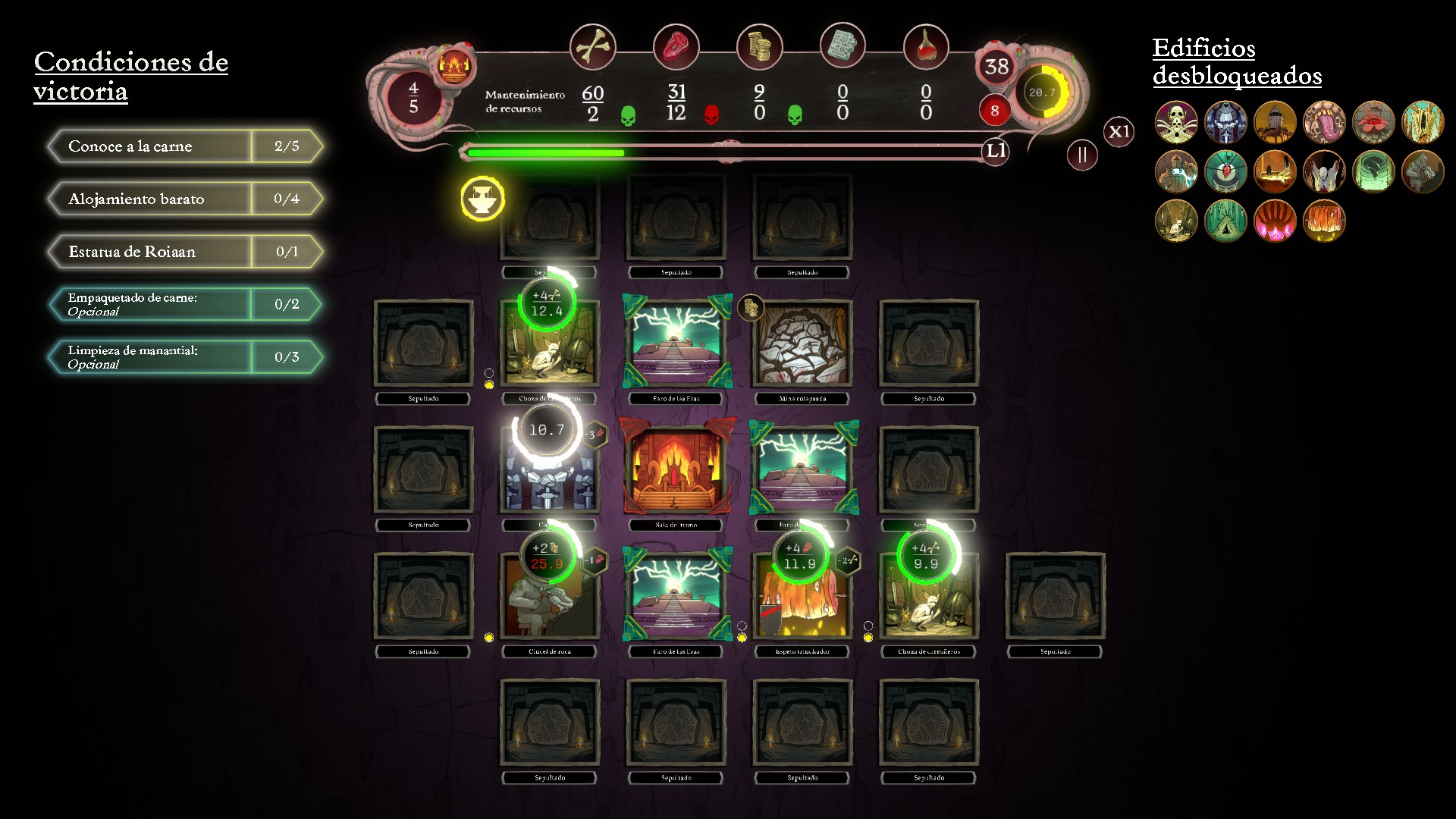This screenshot has width=1456, height=819.
Task: Click the gold coins resource icon
Action: click(x=759, y=47)
